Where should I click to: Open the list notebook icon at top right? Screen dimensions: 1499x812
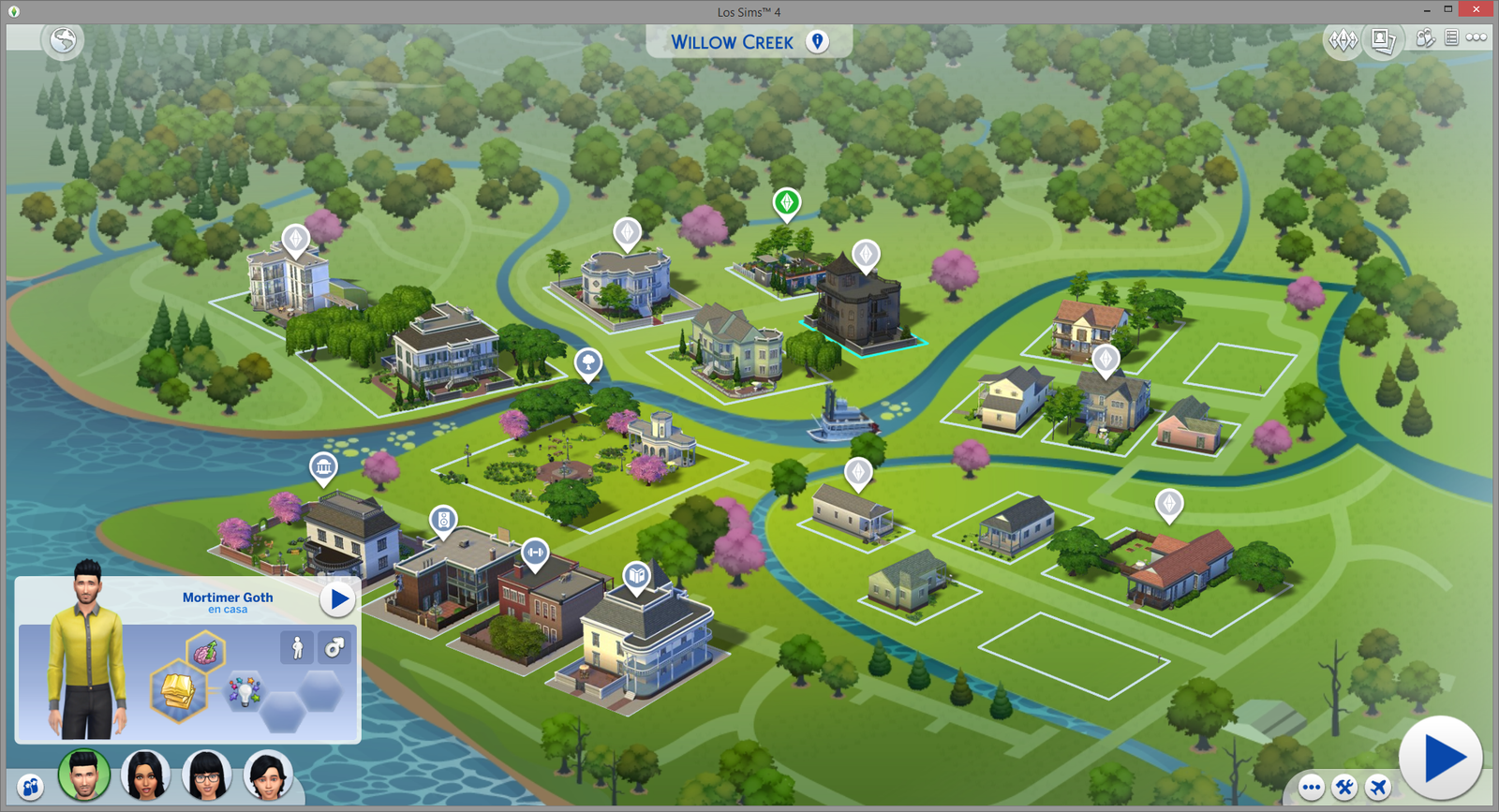(x=1451, y=37)
